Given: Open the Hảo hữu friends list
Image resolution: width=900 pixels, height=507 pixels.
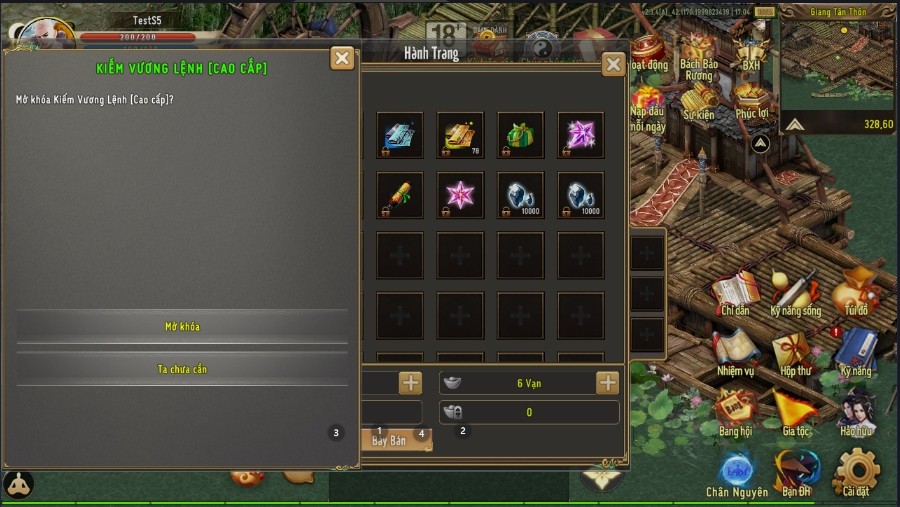Looking at the screenshot, I should [x=856, y=413].
